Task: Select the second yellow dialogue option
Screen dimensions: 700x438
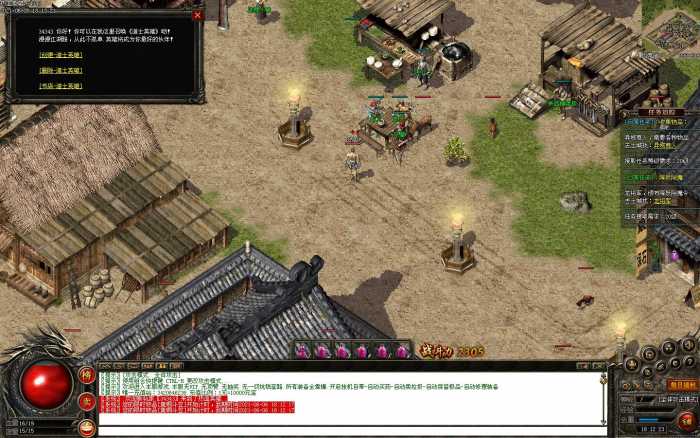Action: [61, 71]
